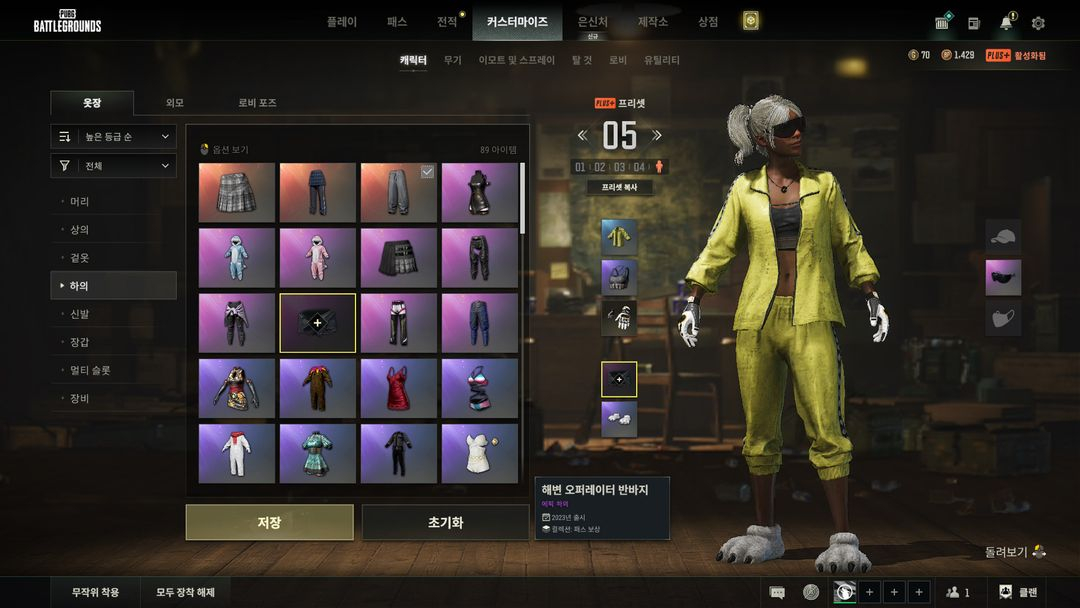Screen dimensions: 1080x608
Task: Select the equipped sunglasses slot
Action: coord(1003,278)
